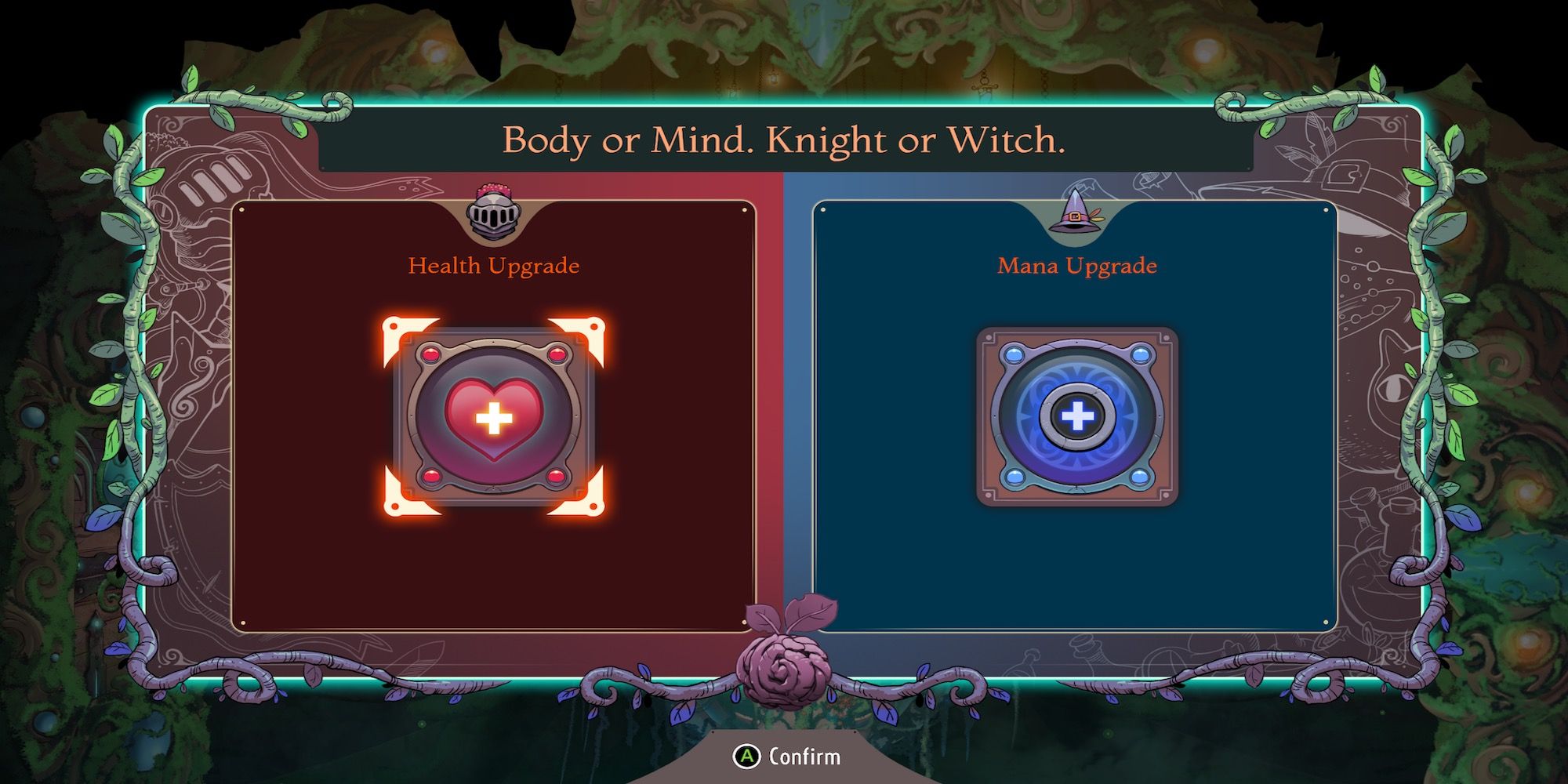Click the title banner reading Body or Mind
The width and height of the screenshot is (1568, 784).
[x=784, y=142]
